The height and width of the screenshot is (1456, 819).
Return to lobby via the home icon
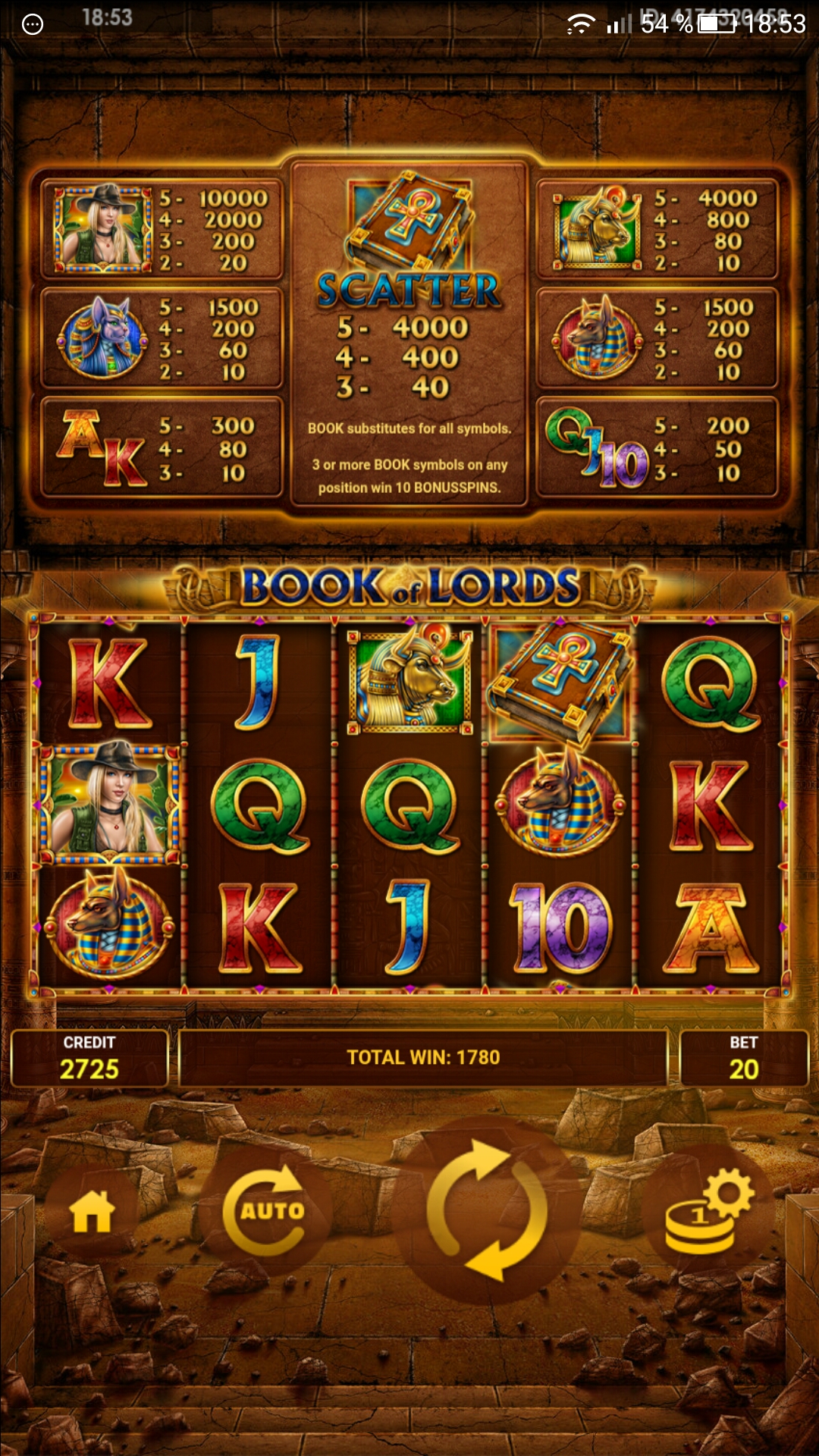92,1211
